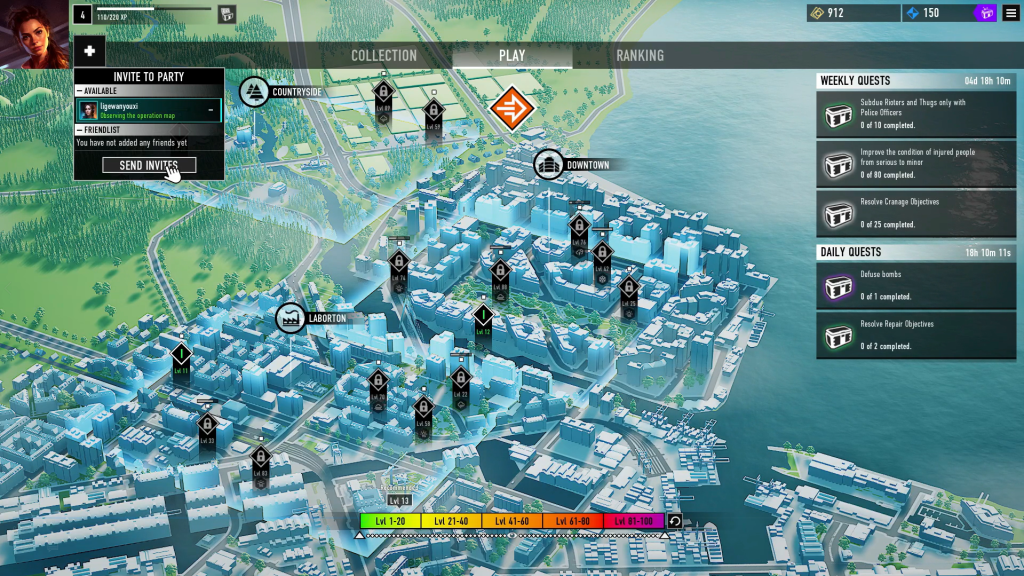The width and height of the screenshot is (1024, 576).
Task: Reset the level filter with the refresh button
Action: (675, 521)
